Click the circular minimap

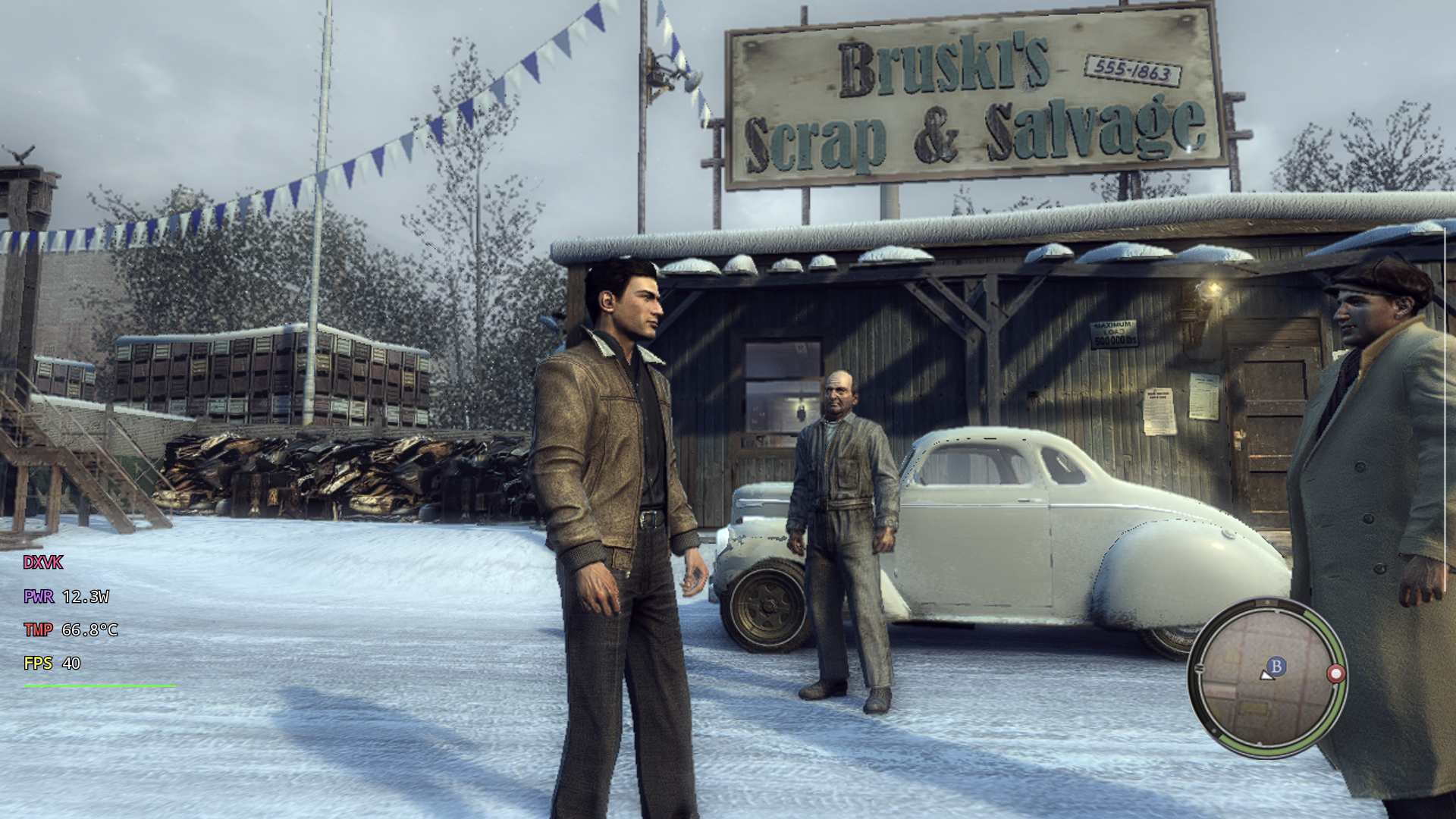click(x=1265, y=677)
